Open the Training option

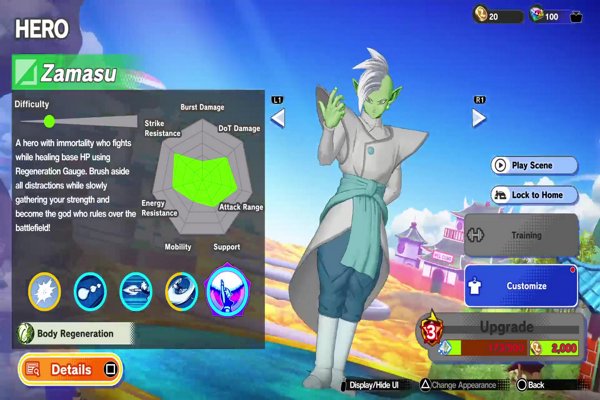pos(520,236)
